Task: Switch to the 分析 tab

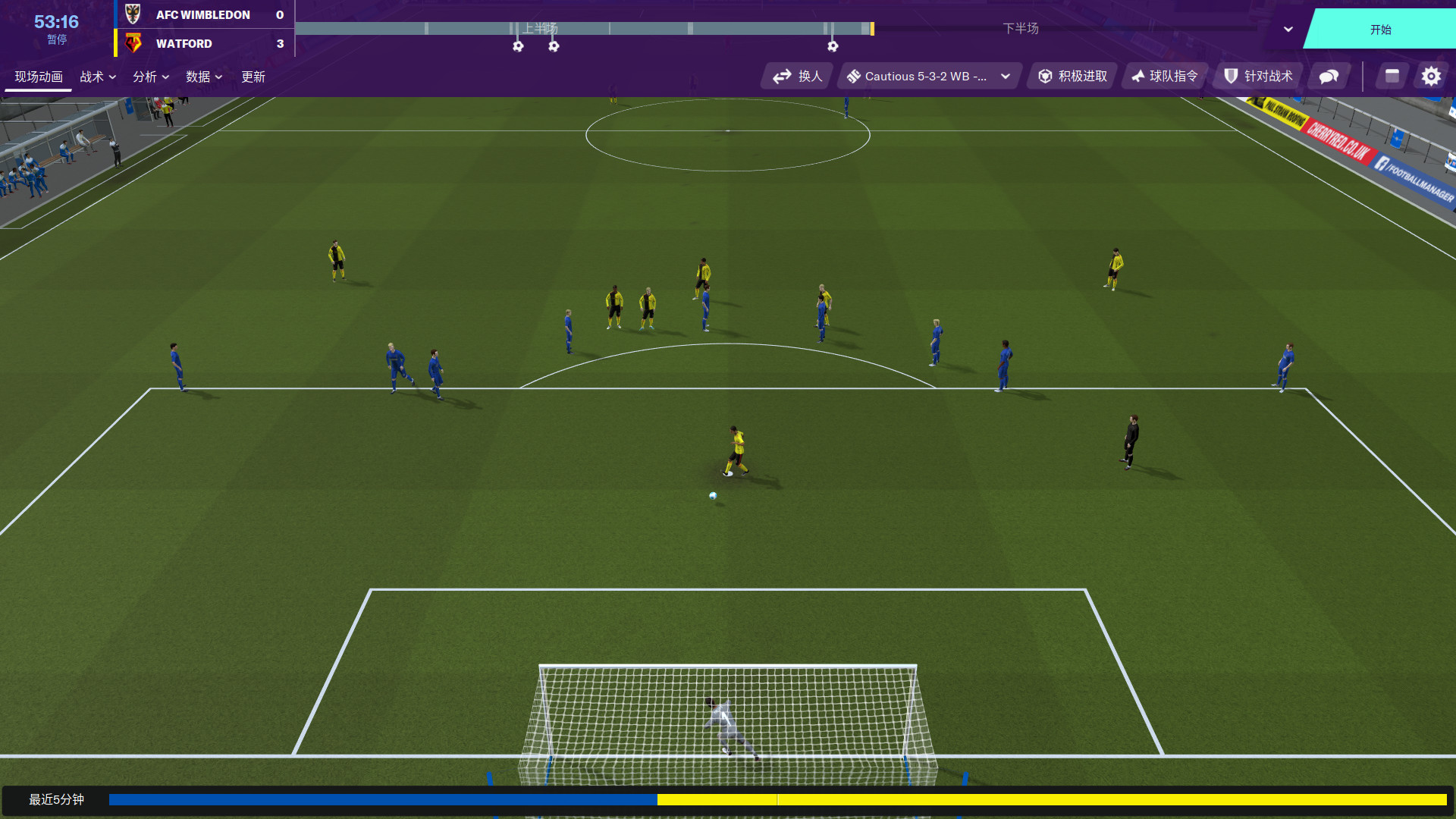Action: click(x=150, y=77)
